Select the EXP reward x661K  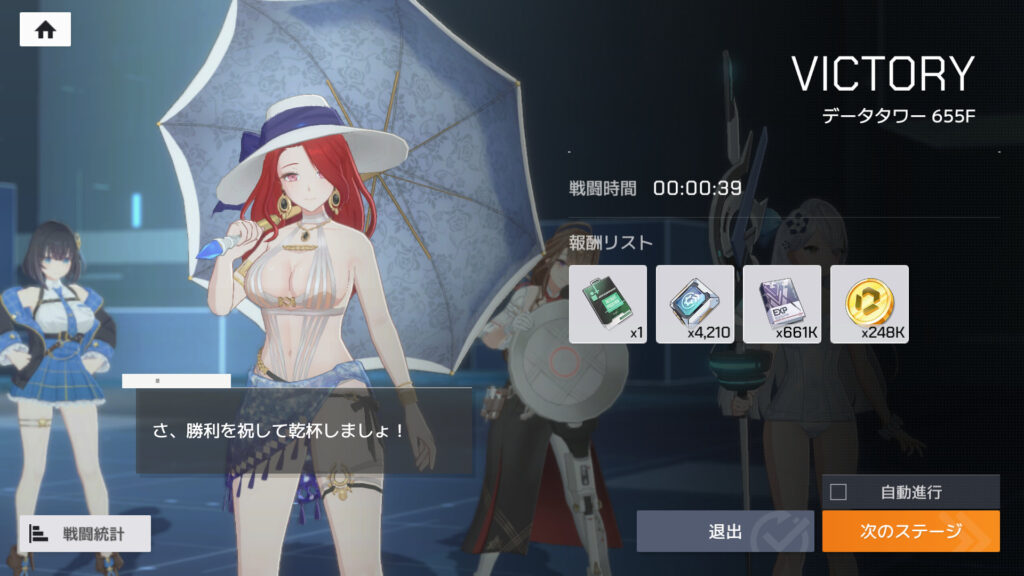[x=782, y=304]
